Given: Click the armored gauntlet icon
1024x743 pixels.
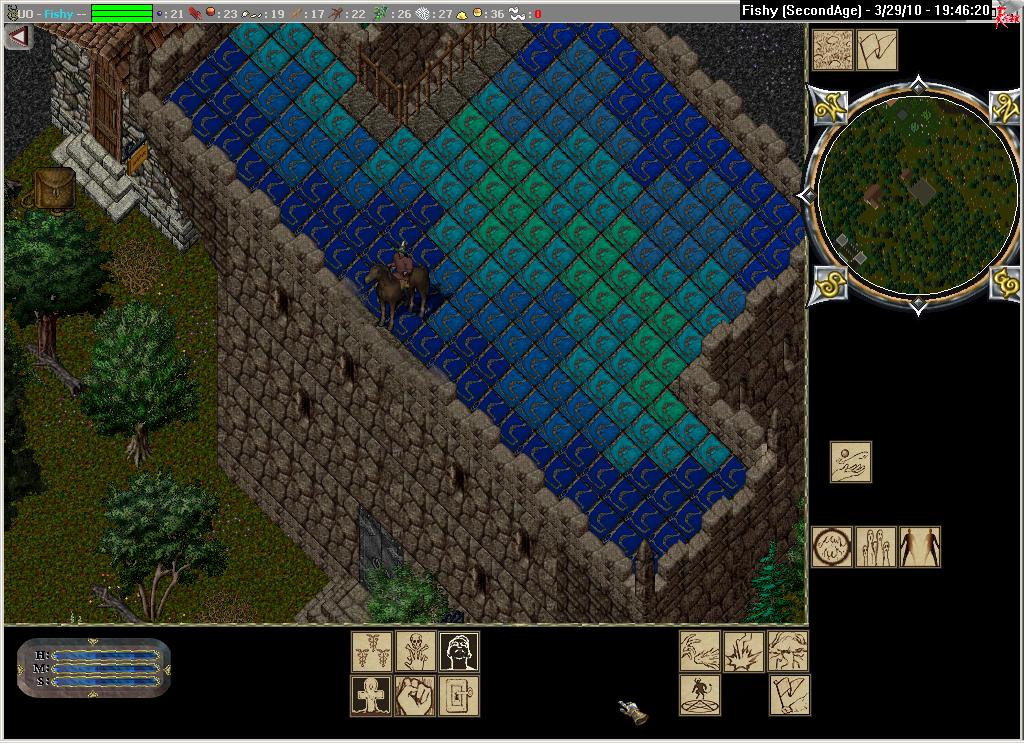Looking at the screenshot, I should (632, 711).
